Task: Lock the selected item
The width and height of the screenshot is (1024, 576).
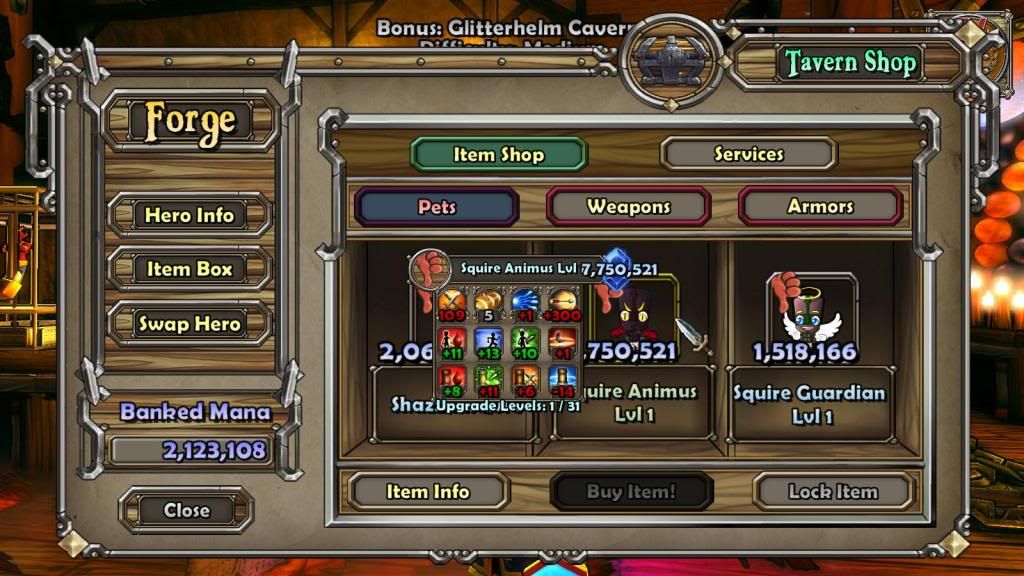Action: [x=833, y=492]
